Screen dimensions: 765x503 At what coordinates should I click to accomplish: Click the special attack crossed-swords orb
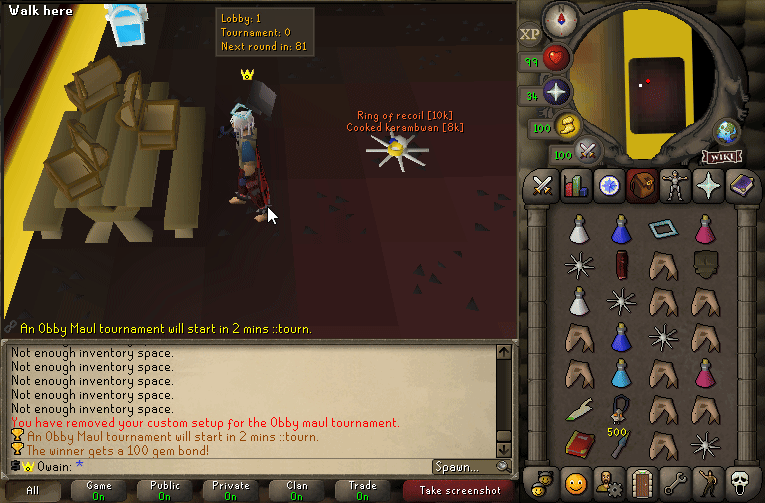click(589, 152)
